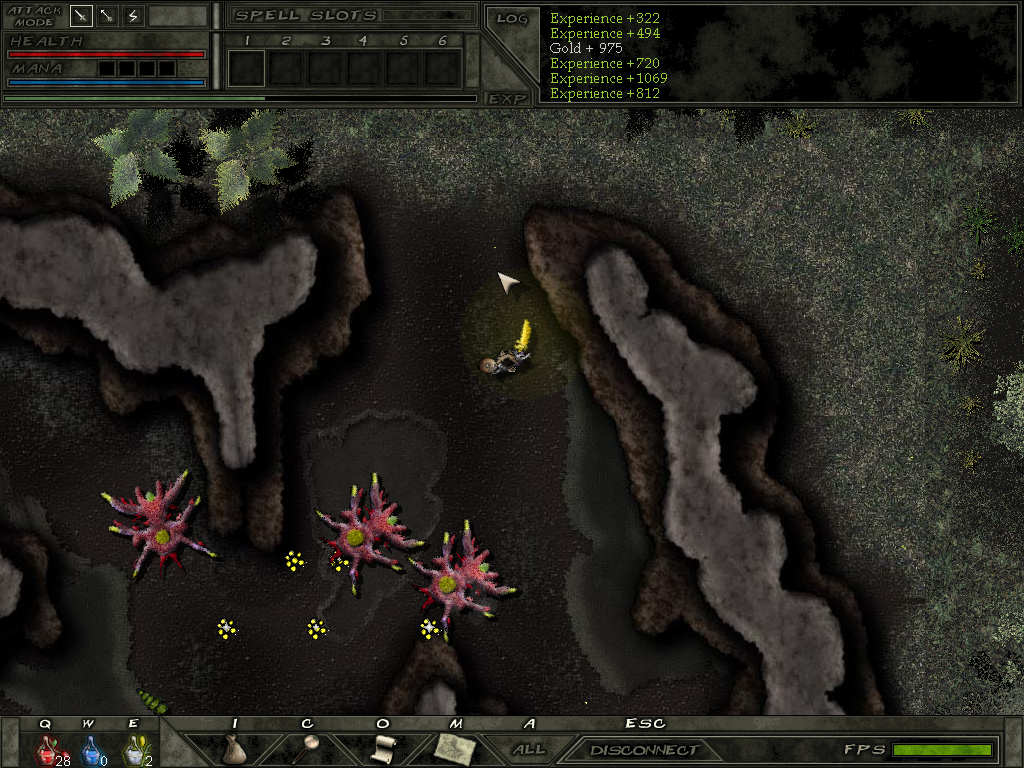Open the folded map

point(455,748)
